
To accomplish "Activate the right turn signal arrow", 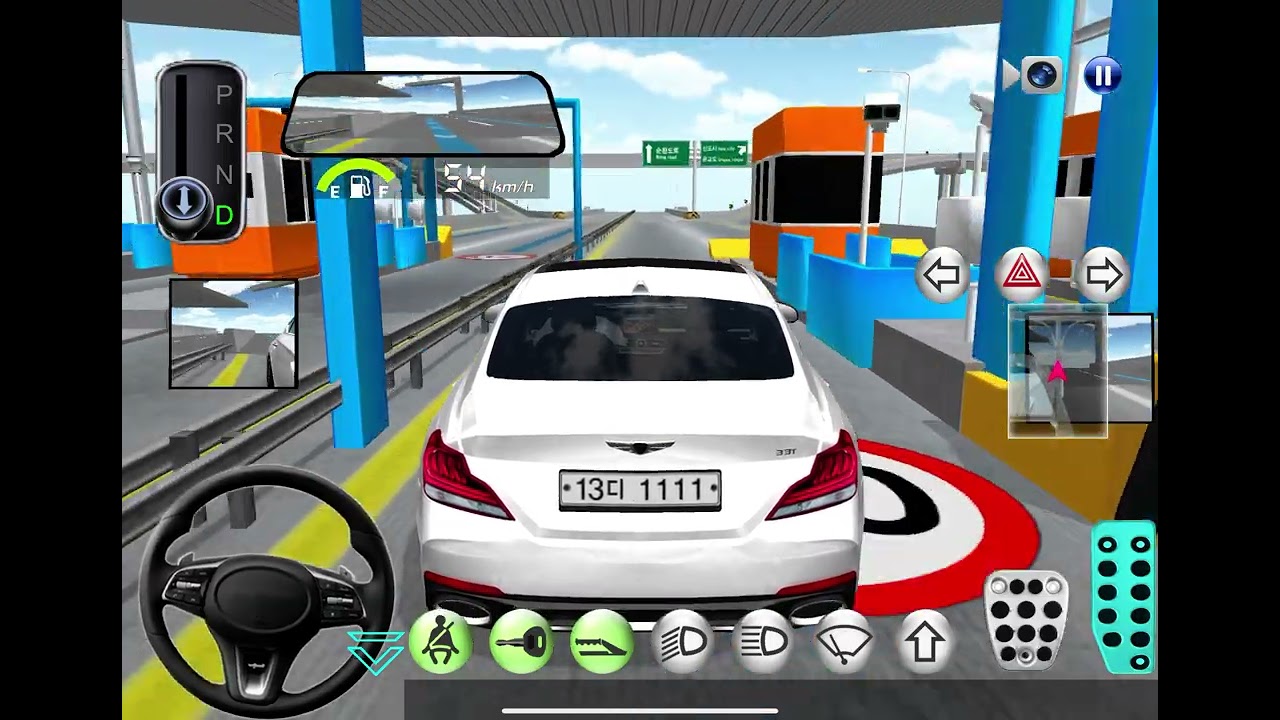I will point(1103,275).
